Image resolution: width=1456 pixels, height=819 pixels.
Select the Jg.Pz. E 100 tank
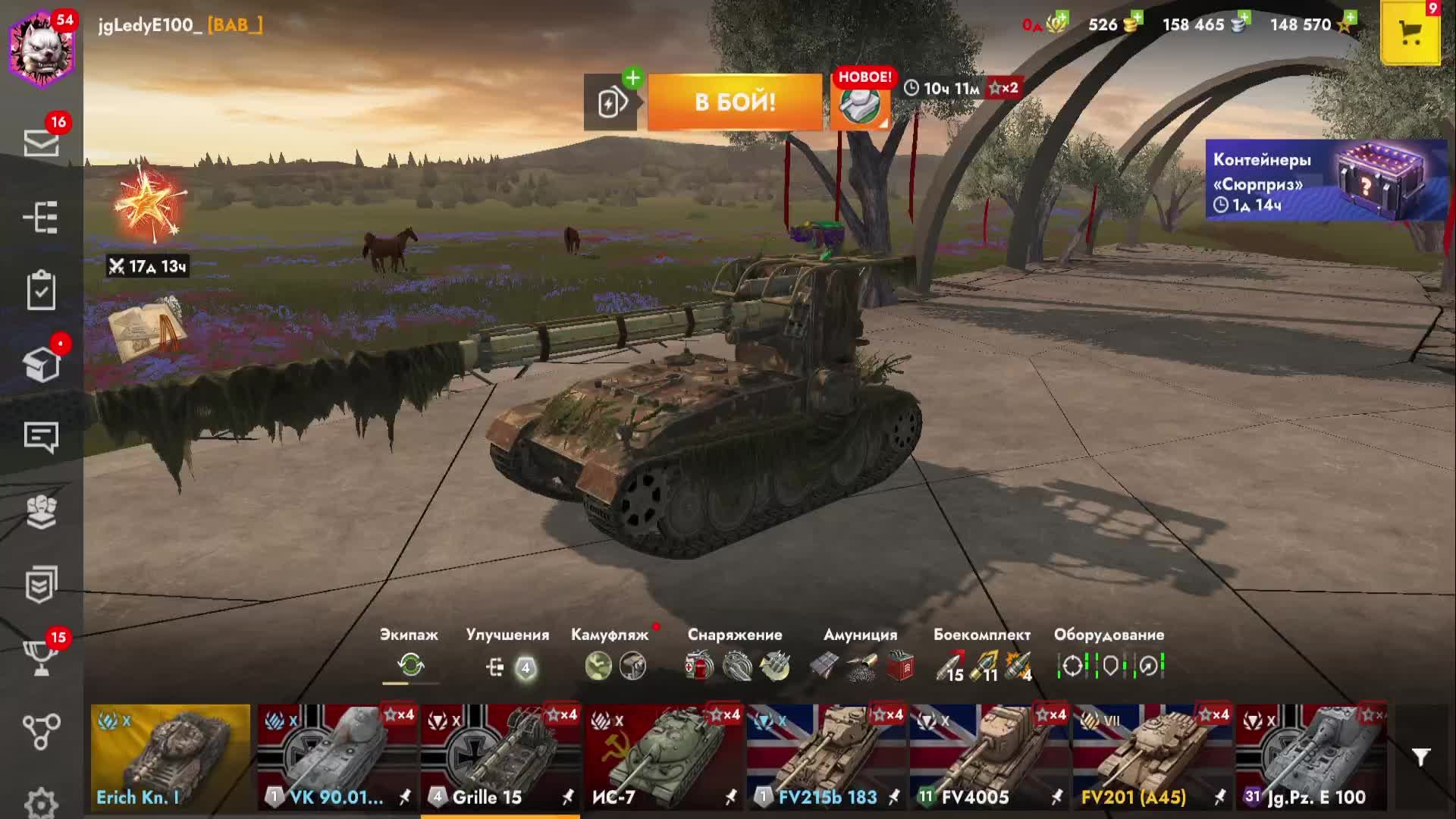pyautogui.click(x=1312, y=757)
